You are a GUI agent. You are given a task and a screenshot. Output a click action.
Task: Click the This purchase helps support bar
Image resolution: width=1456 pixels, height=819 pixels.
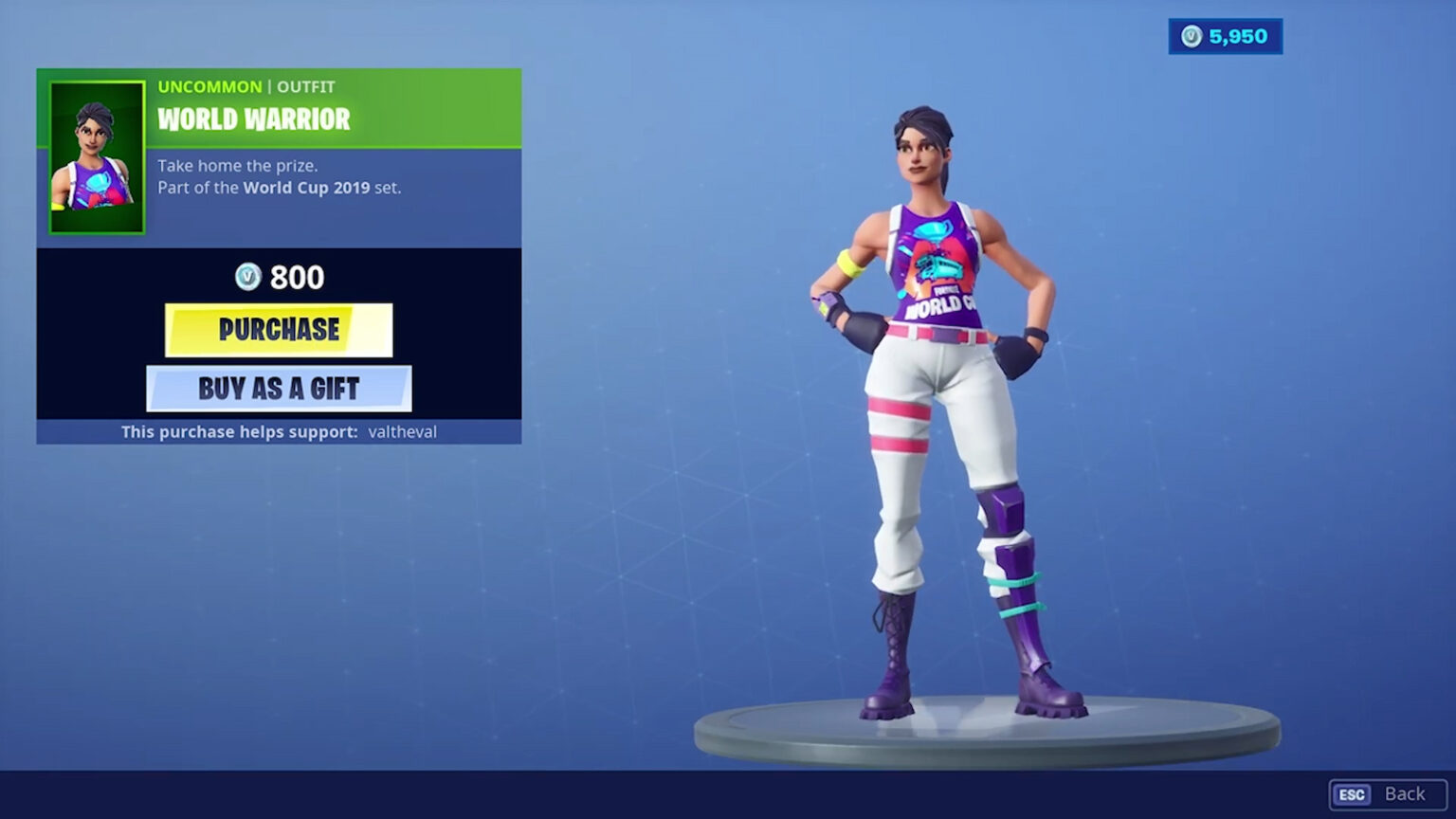[278, 431]
